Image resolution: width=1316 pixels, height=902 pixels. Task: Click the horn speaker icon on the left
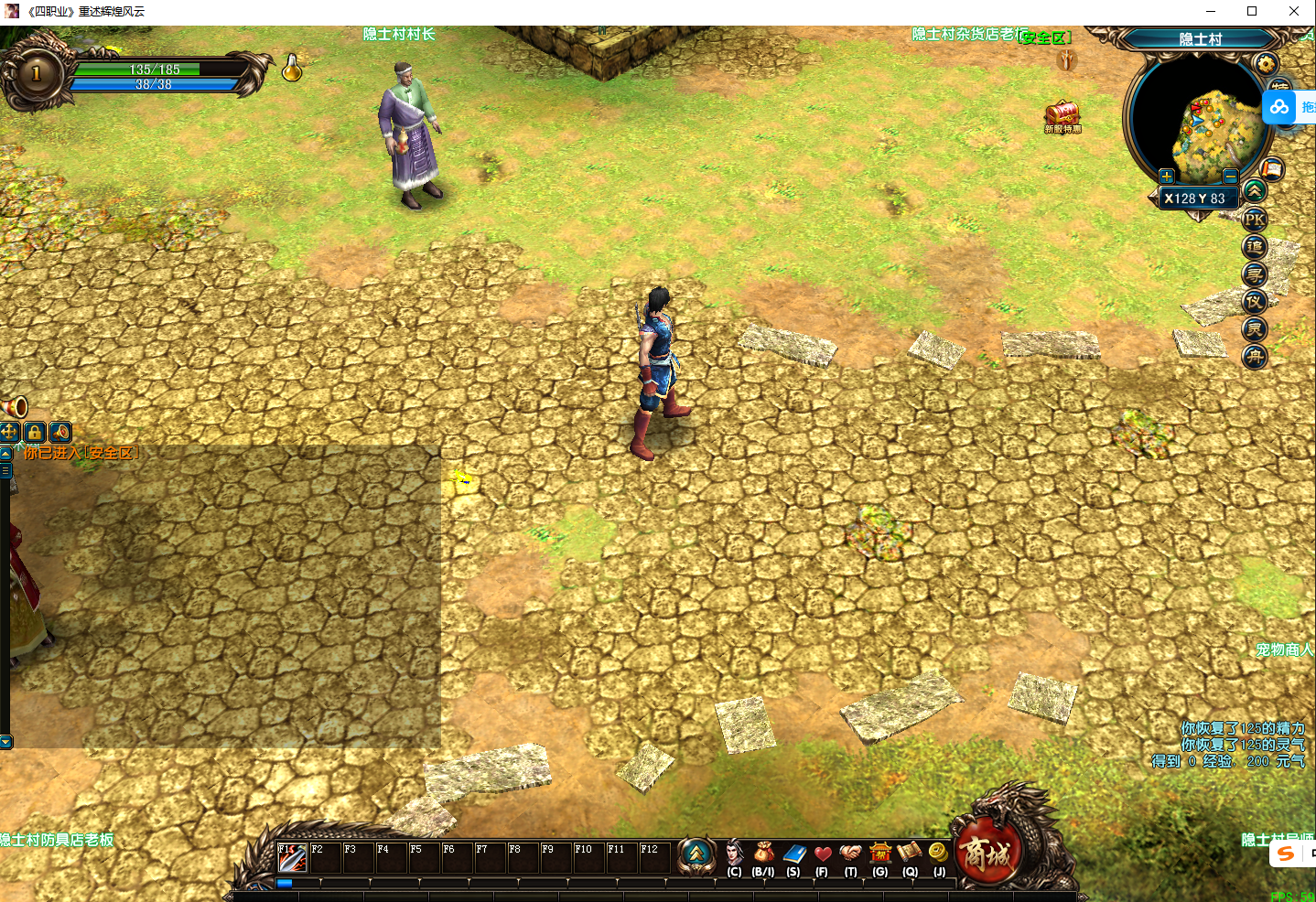coord(16,406)
